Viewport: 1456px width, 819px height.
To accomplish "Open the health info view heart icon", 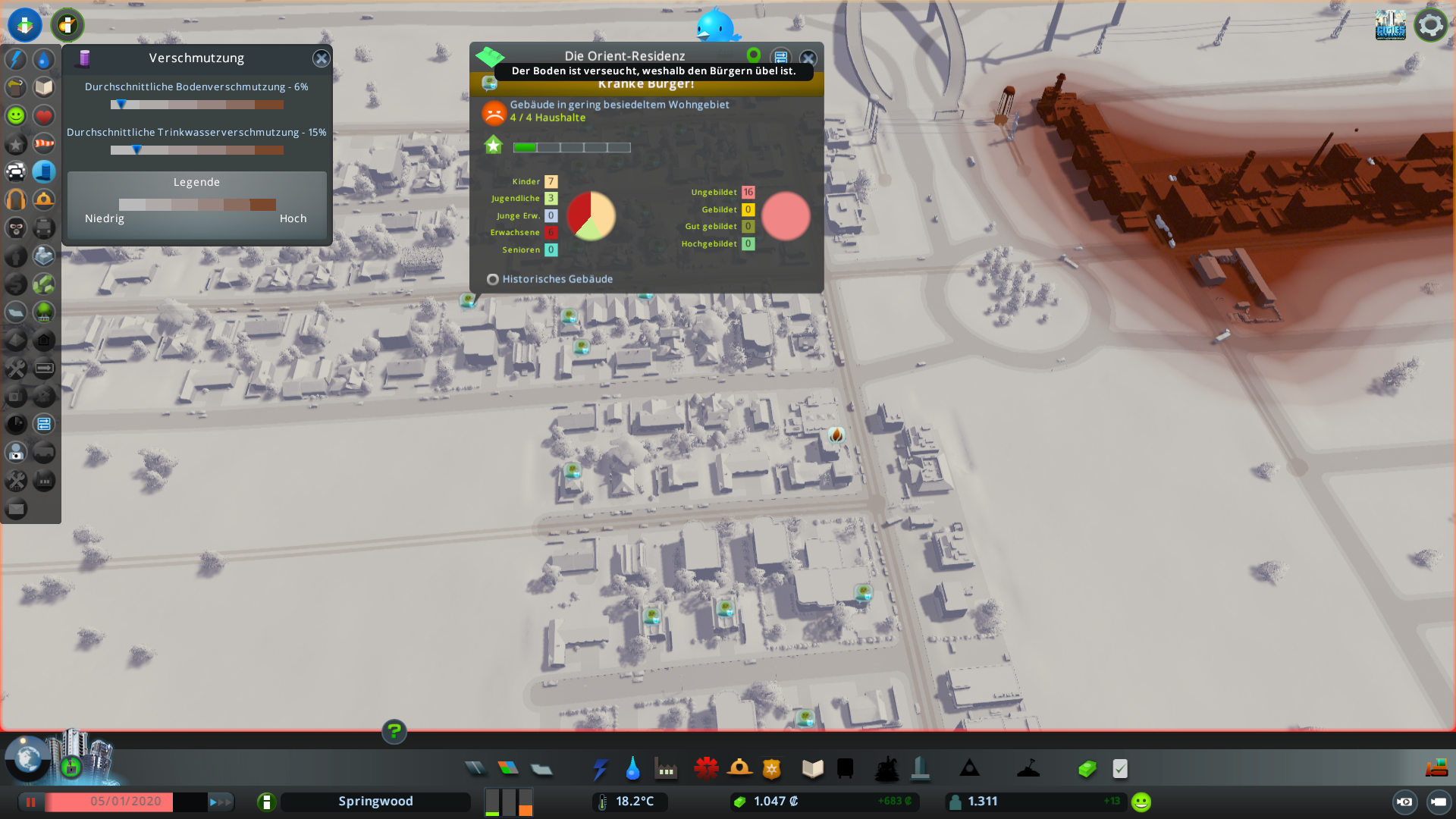I will (x=44, y=115).
